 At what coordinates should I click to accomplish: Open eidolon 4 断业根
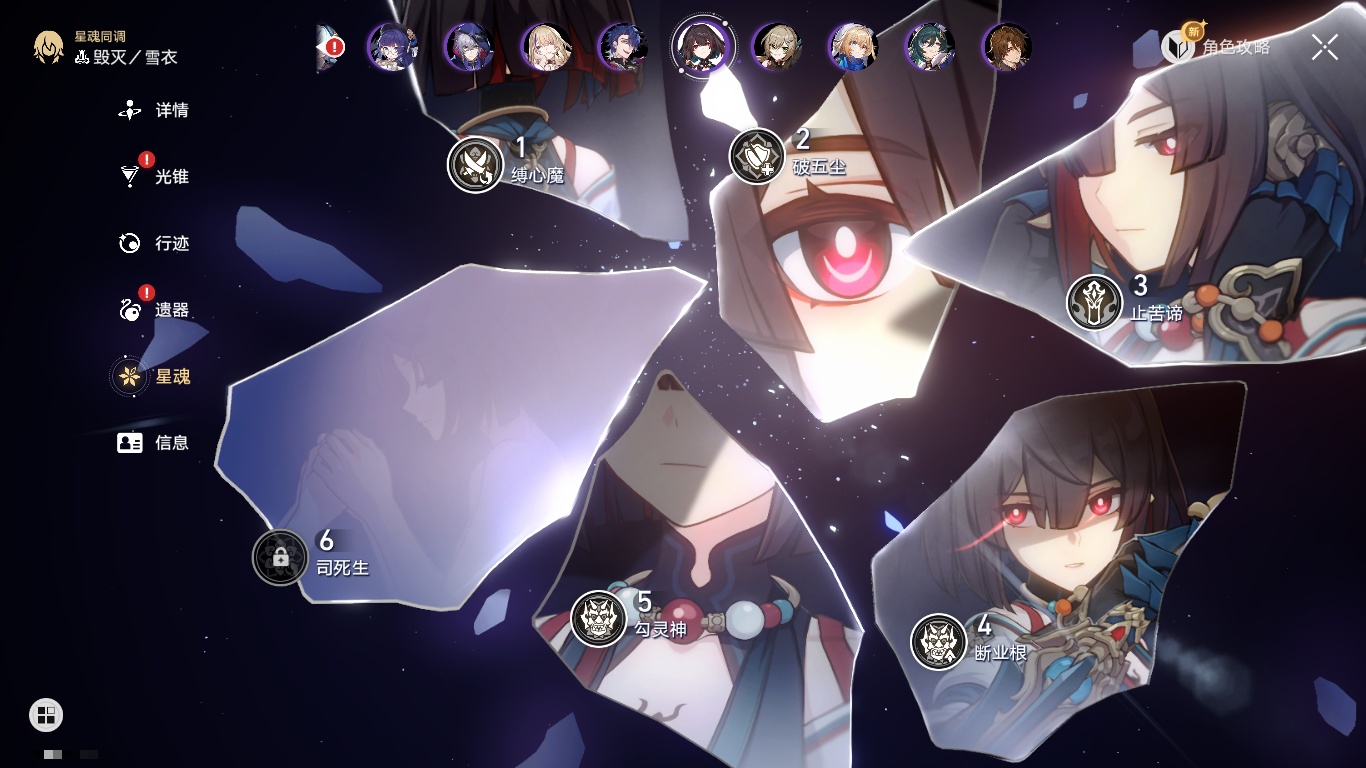(938, 642)
